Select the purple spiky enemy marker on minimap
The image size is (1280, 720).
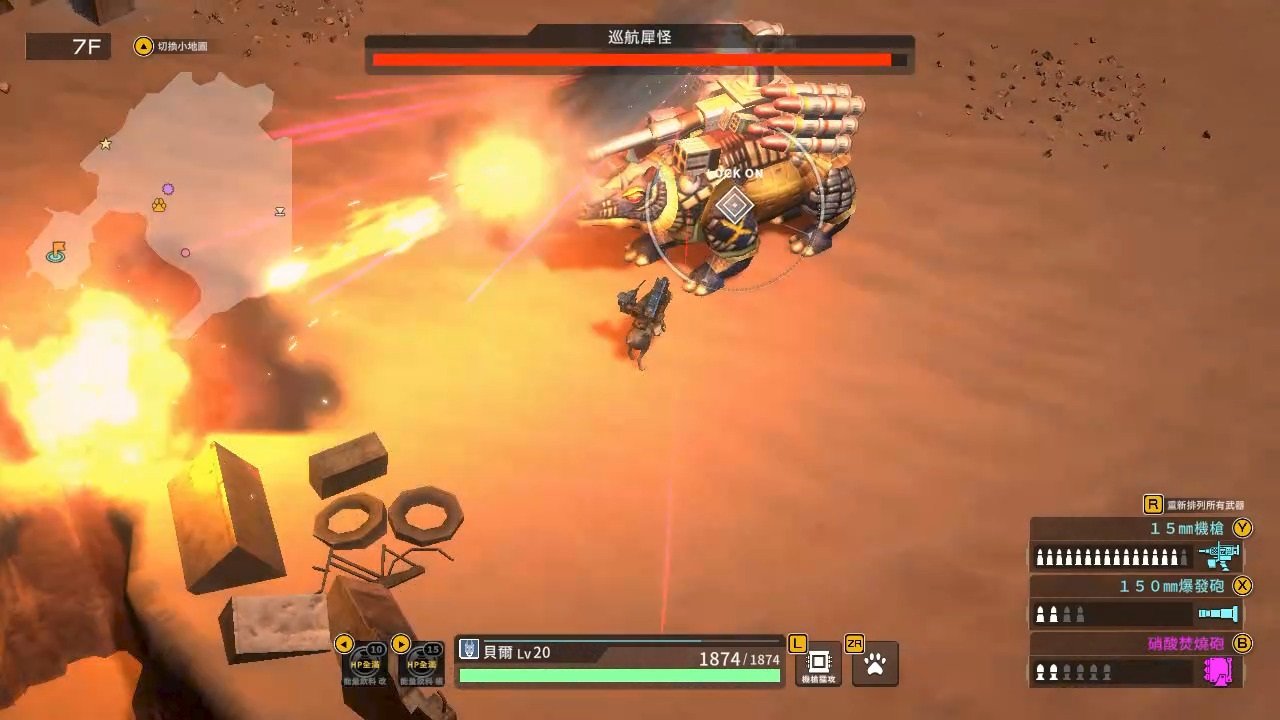(168, 189)
